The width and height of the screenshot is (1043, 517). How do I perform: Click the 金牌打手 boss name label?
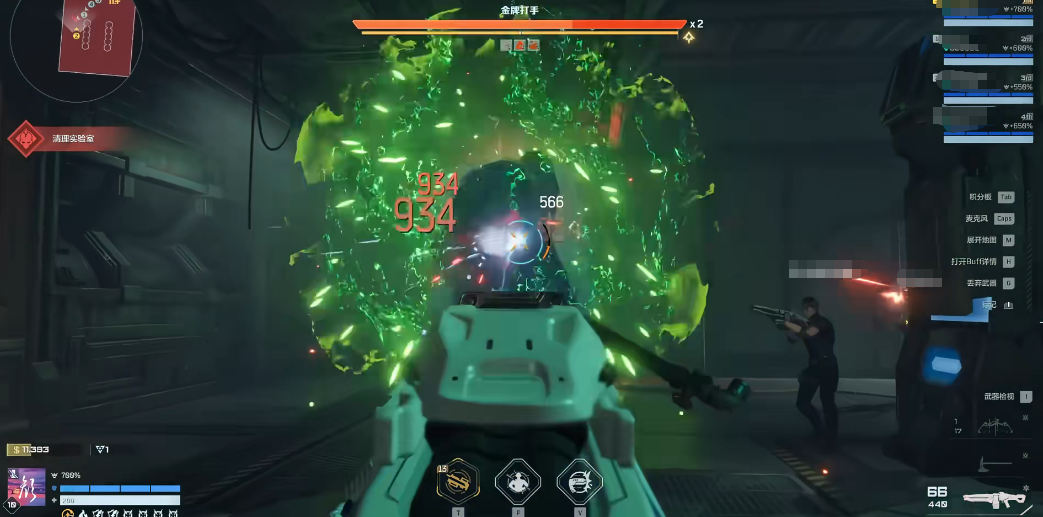[x=519, y=10]
